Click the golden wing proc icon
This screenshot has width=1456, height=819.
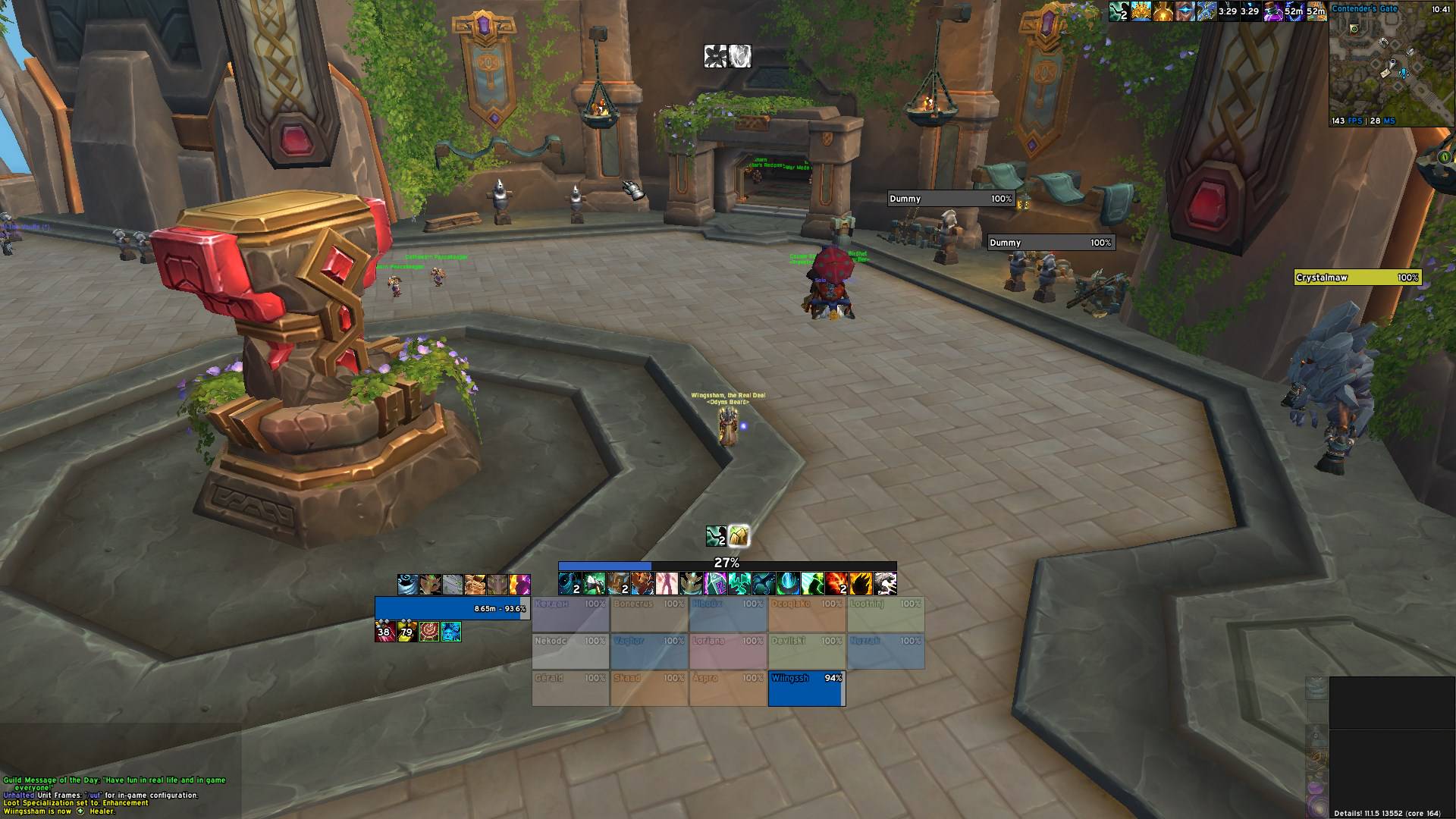pyautogui.click(x=739, y=536)
